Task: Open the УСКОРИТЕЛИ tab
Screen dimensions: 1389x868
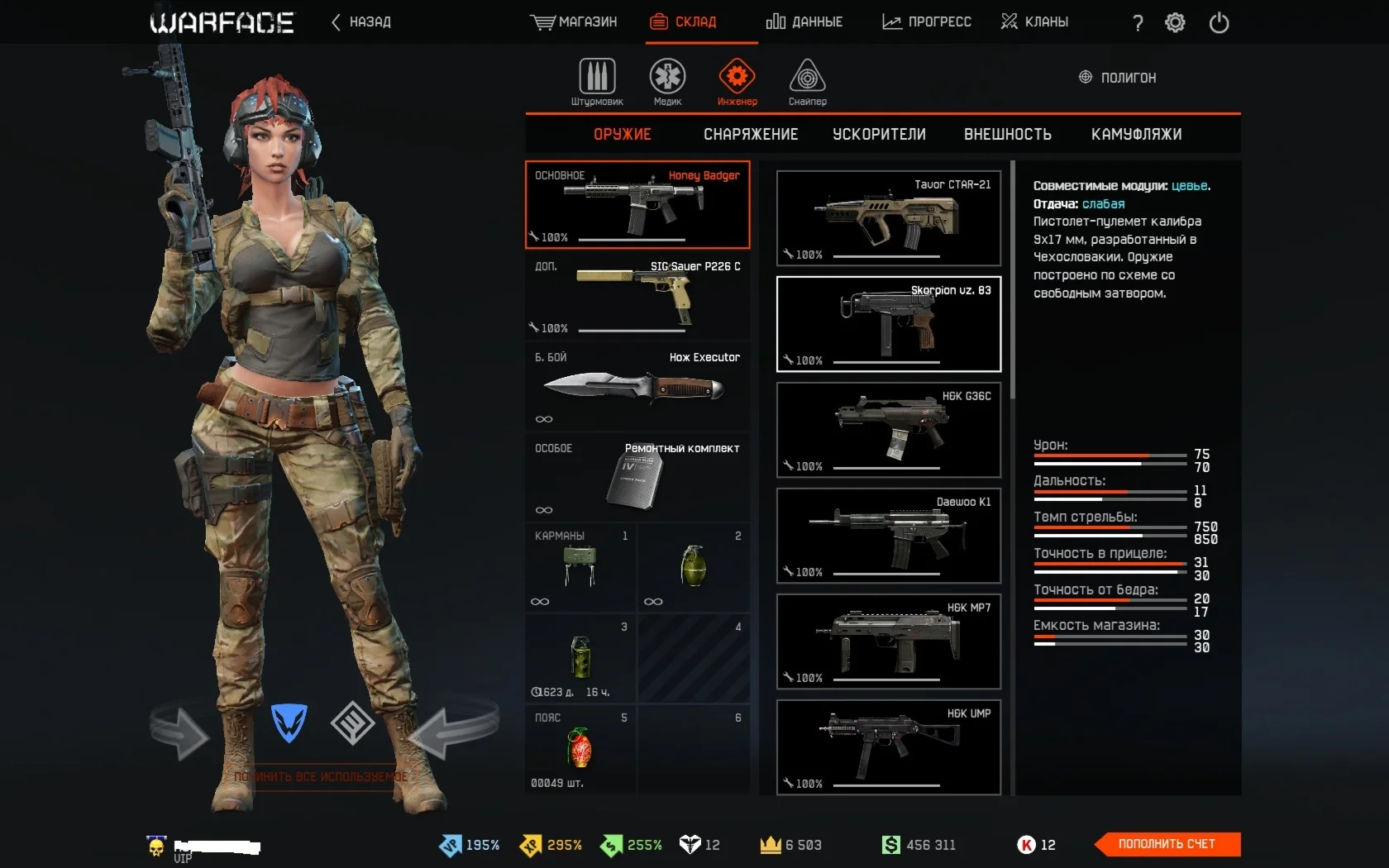Action: pos(879,135)
